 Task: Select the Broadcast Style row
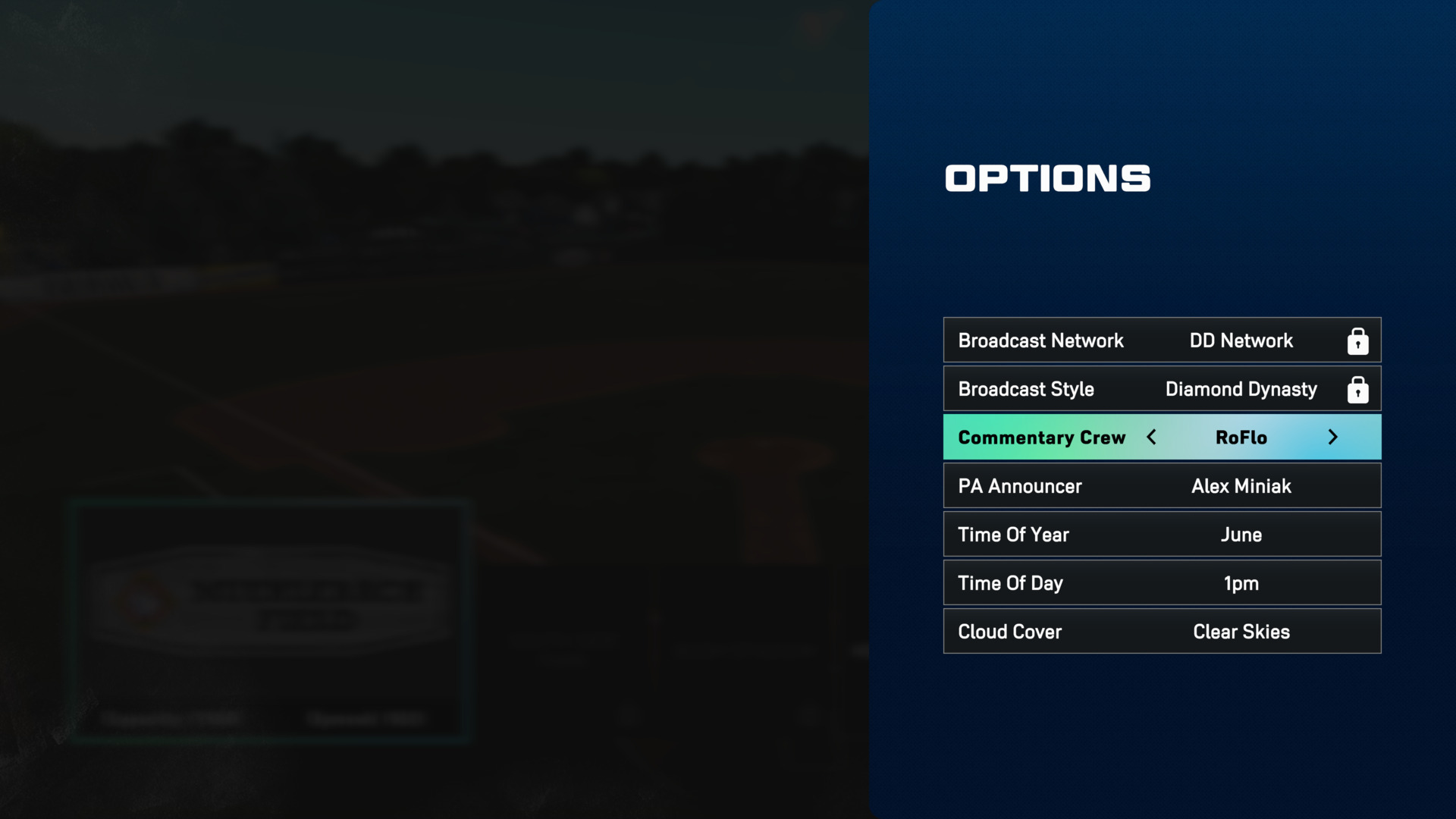(1162, 389)
